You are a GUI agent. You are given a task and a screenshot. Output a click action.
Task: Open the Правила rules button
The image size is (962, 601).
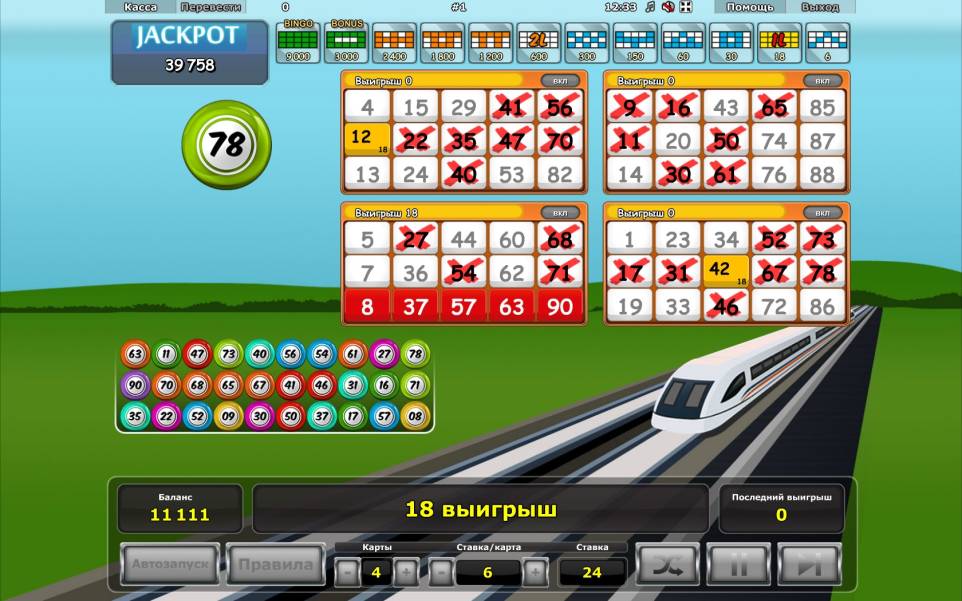point(275,565)
